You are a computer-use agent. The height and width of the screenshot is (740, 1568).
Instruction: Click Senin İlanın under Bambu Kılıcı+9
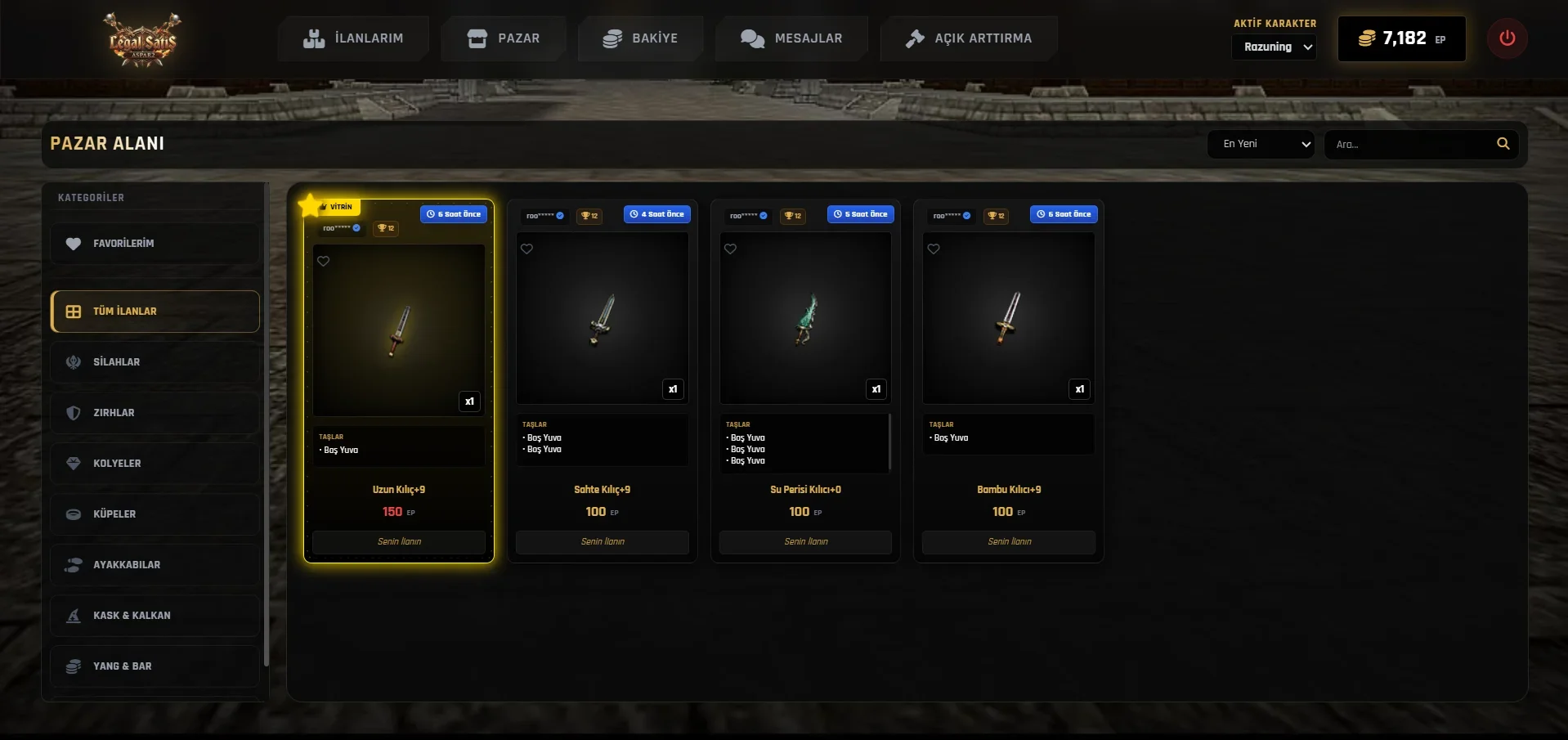[x=1009, y=542]
